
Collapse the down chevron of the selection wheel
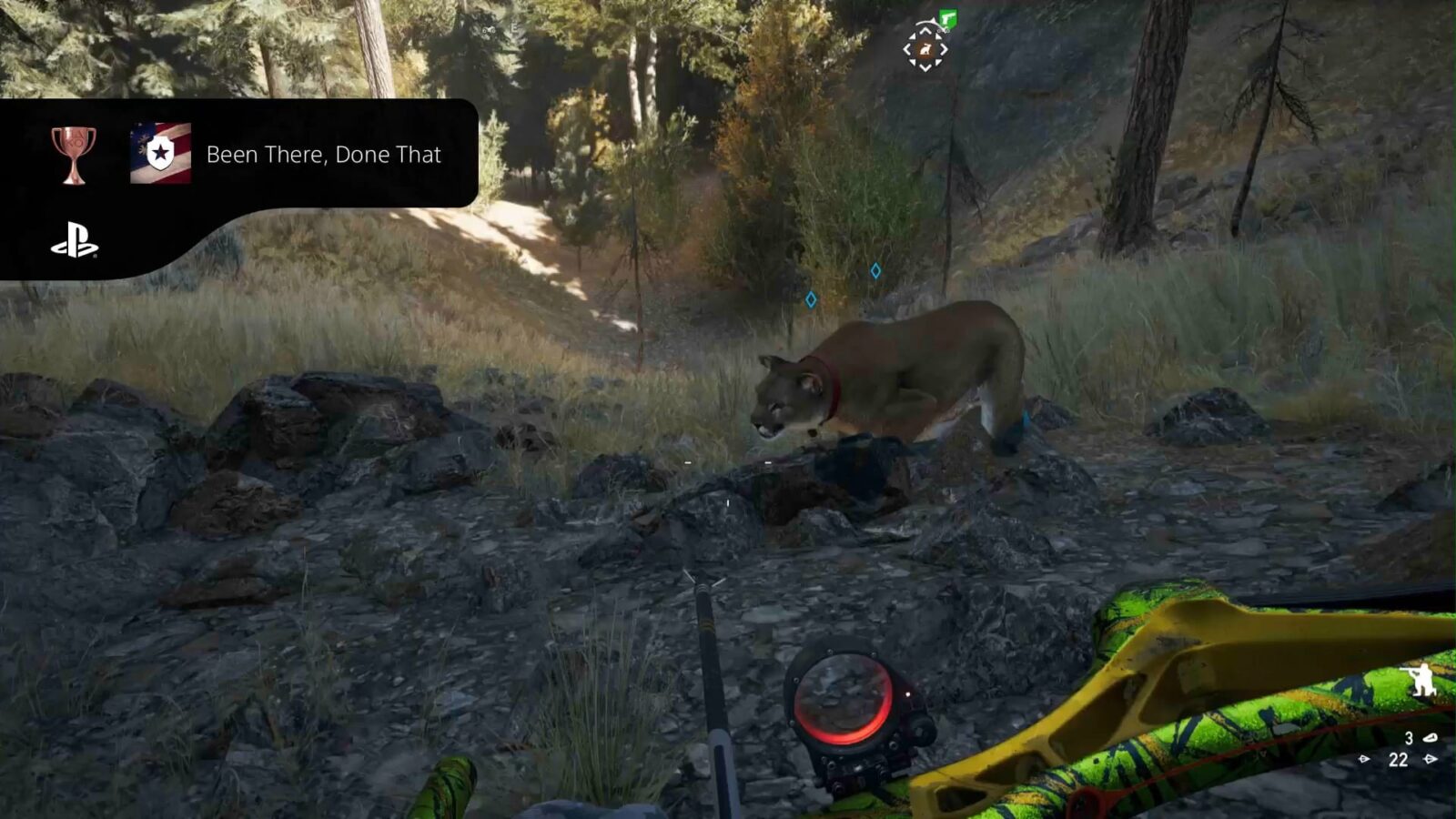pos(925,68)
